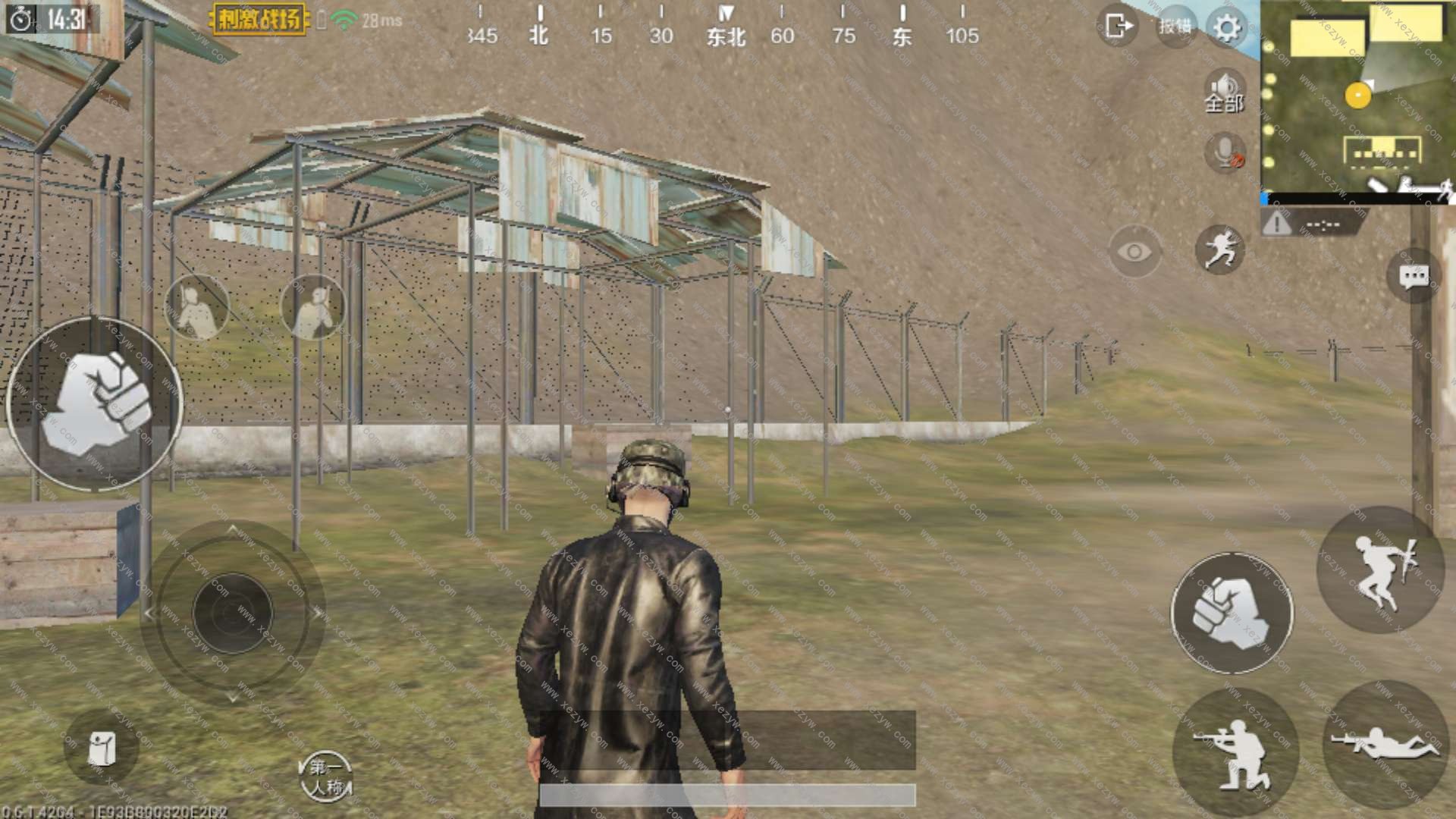Toggle the 全部 speaker voice channel
The width and height of the screenshot is (1456, 819).
(x=1224, y=93)
